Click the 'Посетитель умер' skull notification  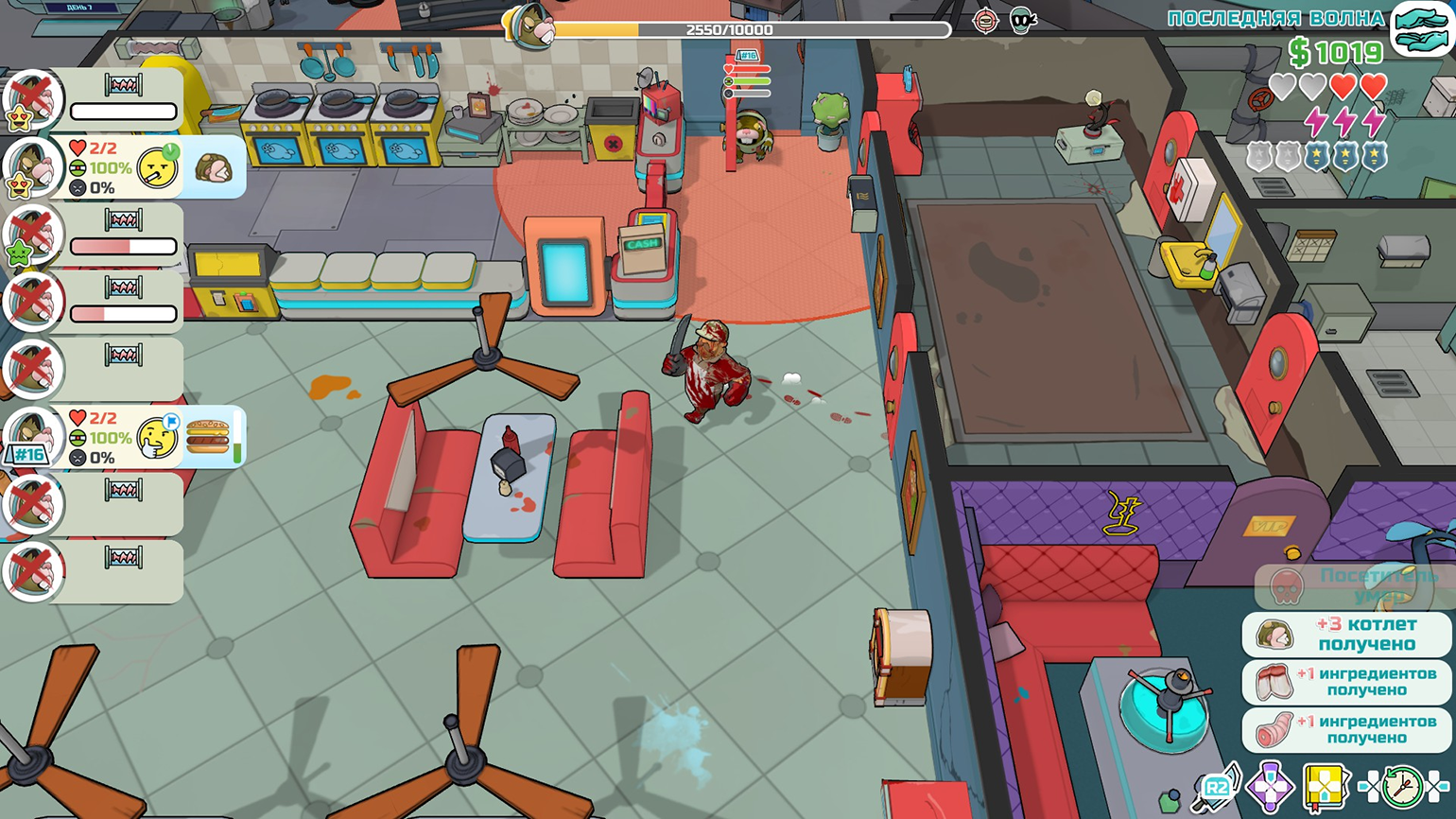click(x=1346, y=586)
